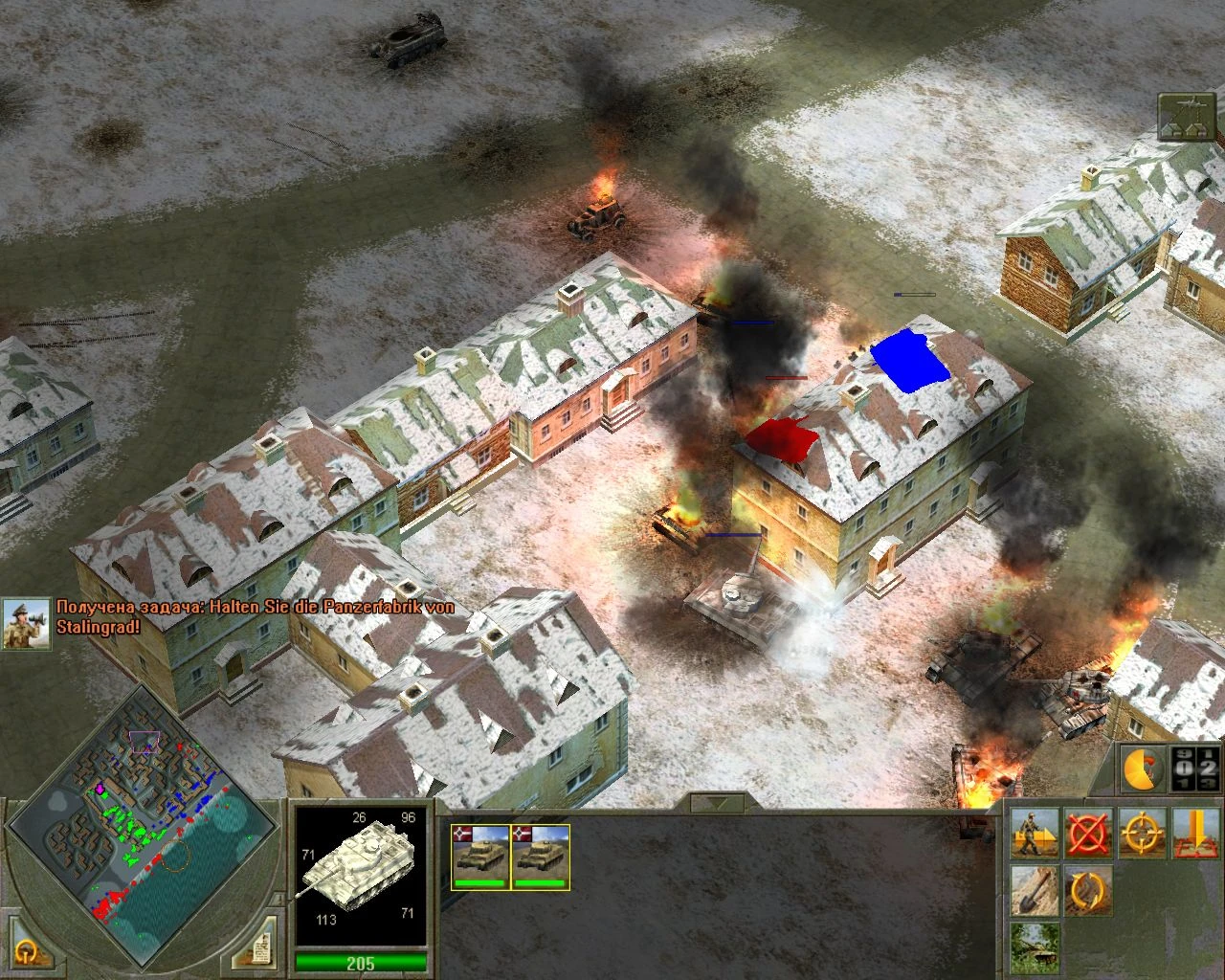Enable Ambush mode with the camouflaged tank icon
This screenshot has width=1225, height=980.
[1036, 948]
